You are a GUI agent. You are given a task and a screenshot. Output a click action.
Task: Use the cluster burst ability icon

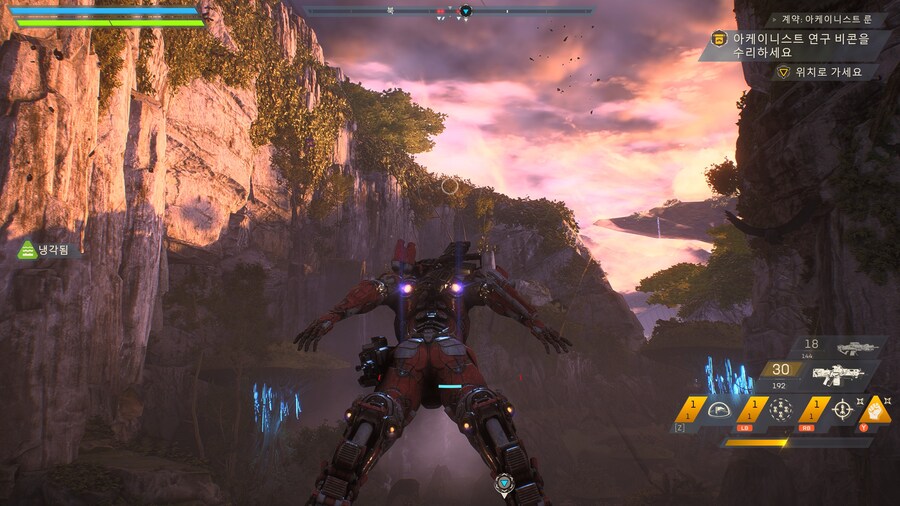point(780,409)
